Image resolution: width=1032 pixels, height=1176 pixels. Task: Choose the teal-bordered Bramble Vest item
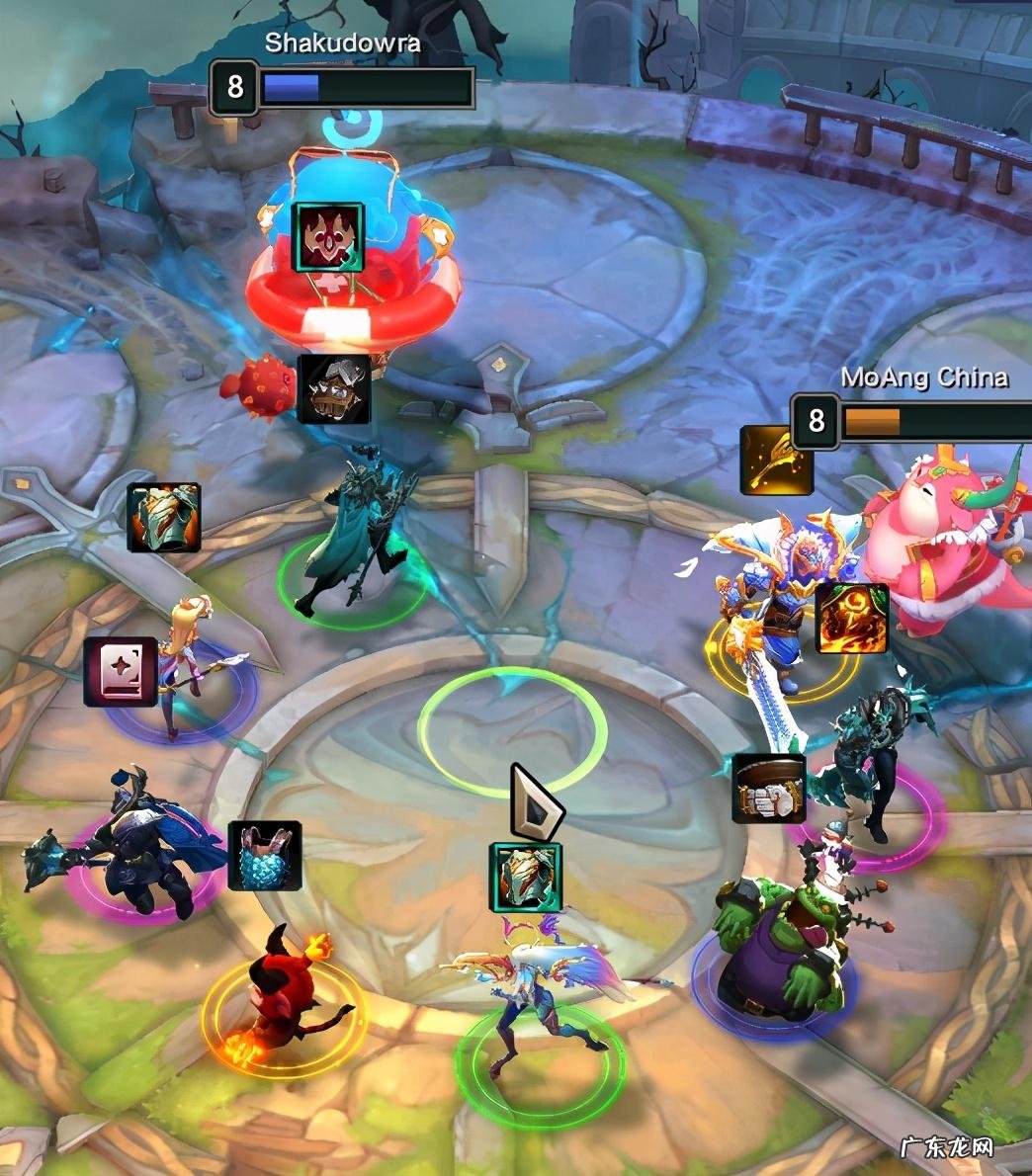click(x=526, y=878)
